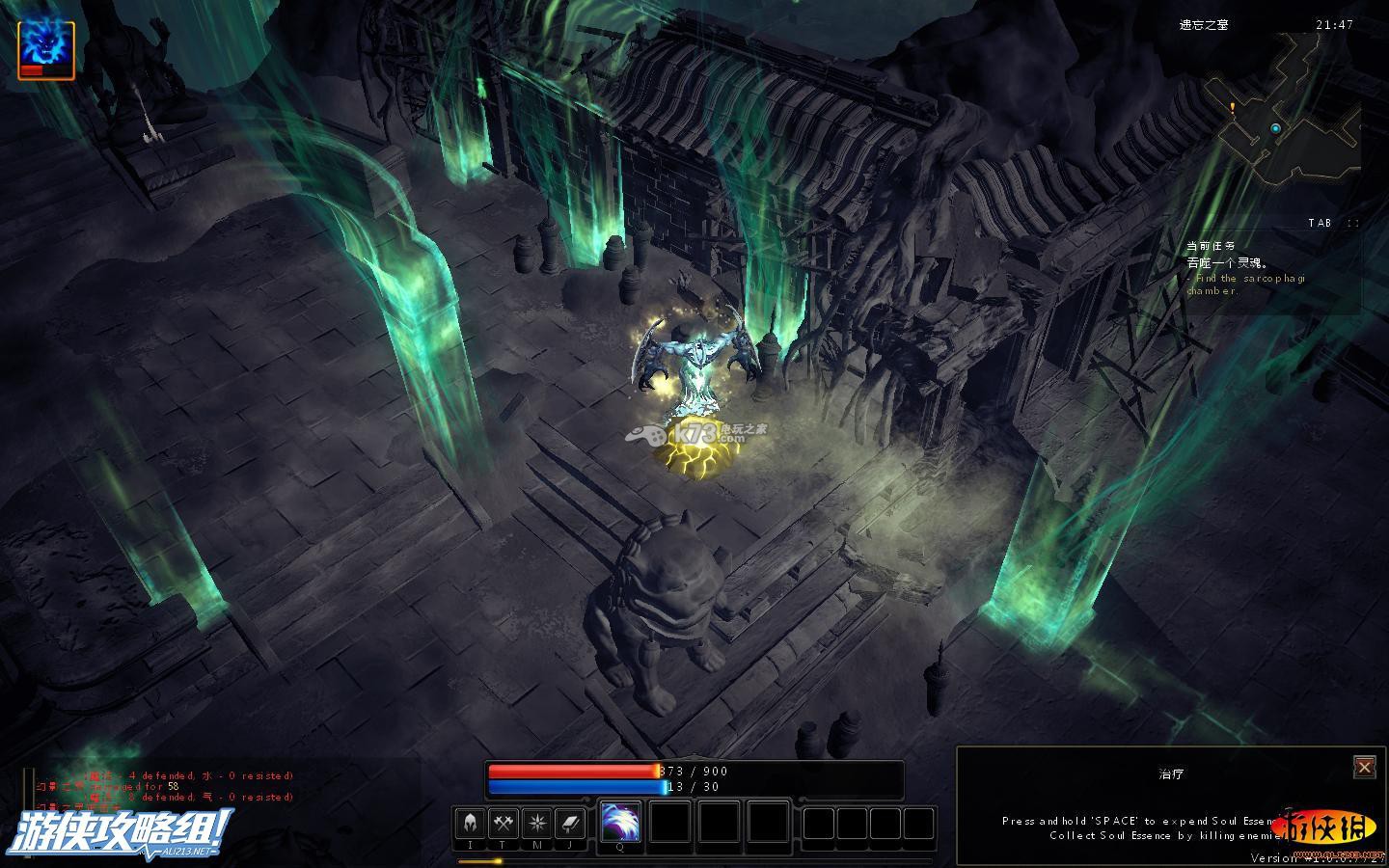
Task: Open the journal book icon
Action: pyautogui.click(x=570, y=824)
